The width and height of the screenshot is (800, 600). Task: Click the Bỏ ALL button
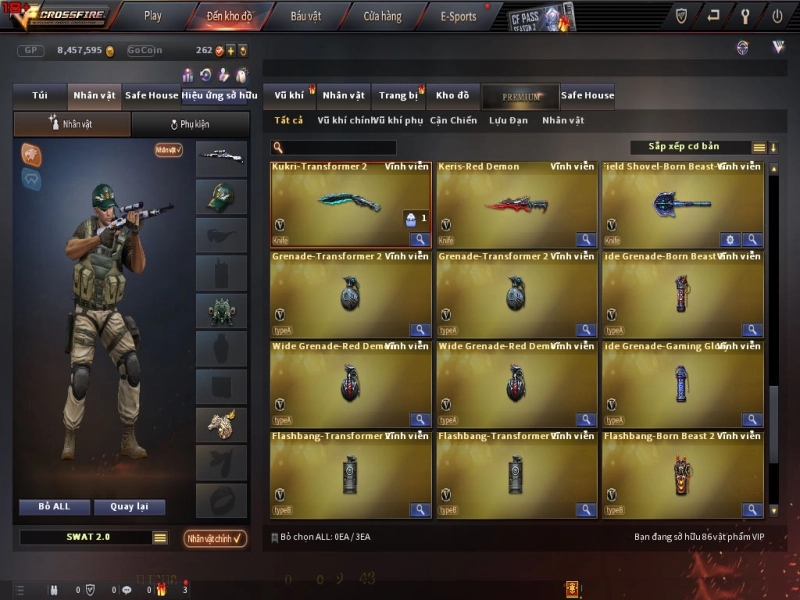pyautogui.click(x=54, y=507)
